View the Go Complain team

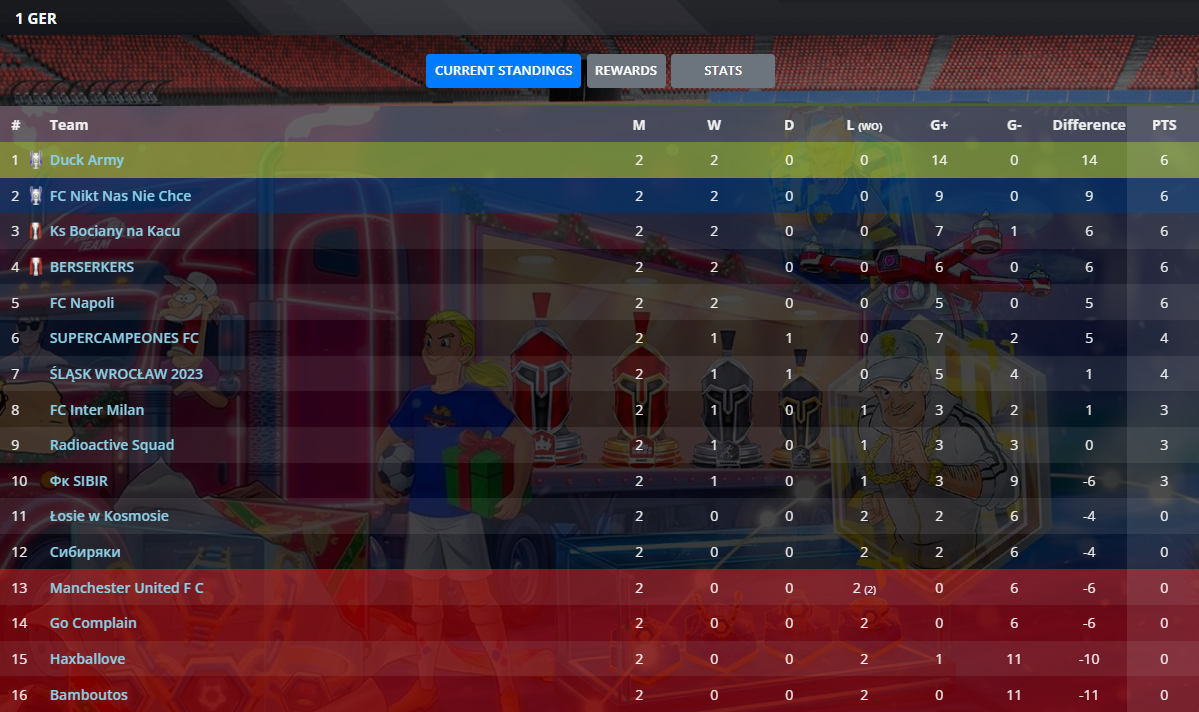93,623
